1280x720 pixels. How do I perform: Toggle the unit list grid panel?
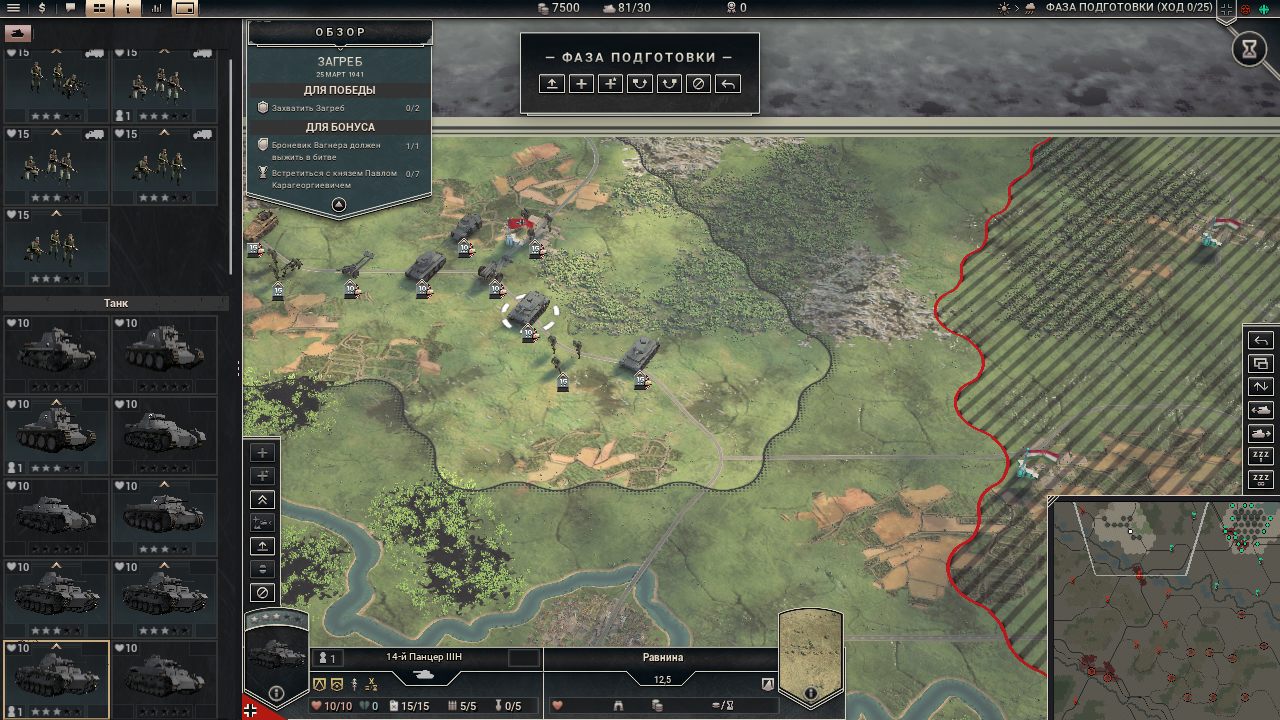[99, 8]
